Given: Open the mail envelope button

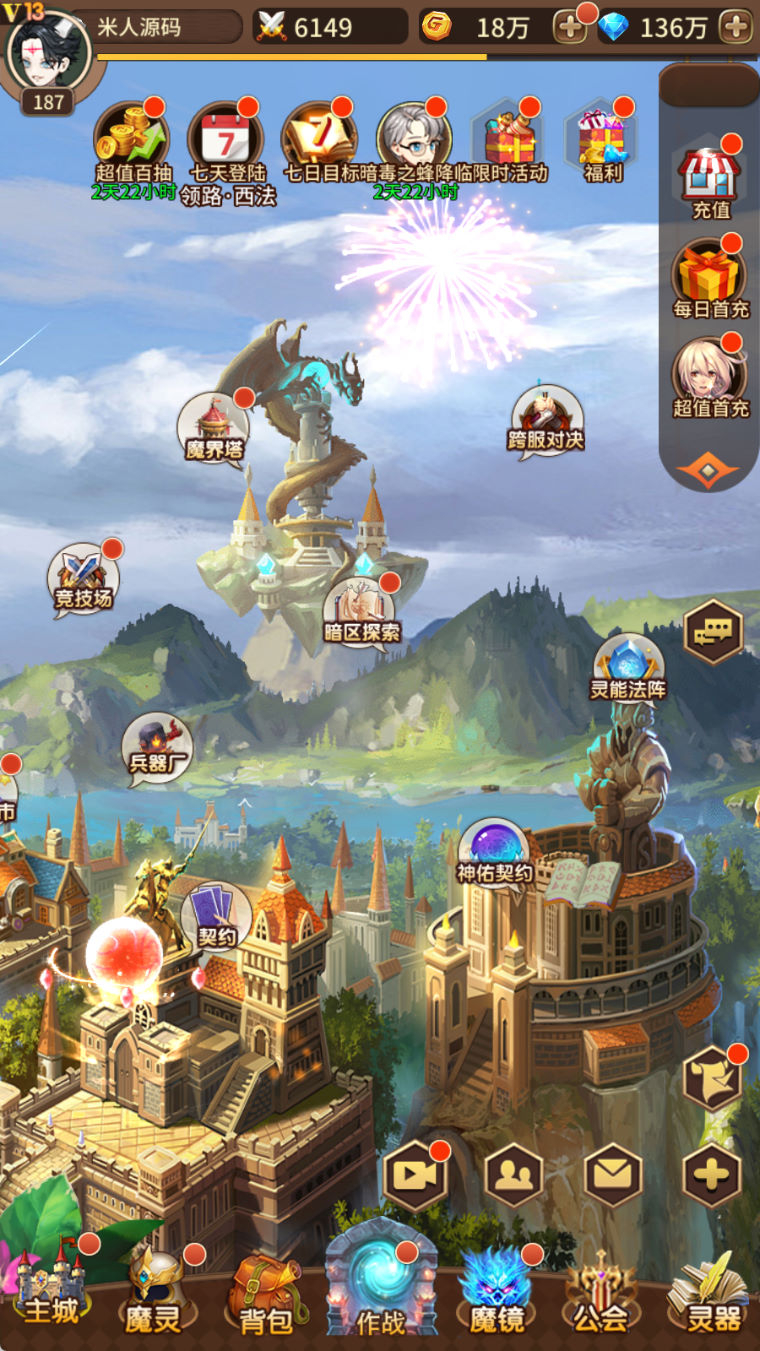Looking at the screenshot, I should coord(613,1174).
